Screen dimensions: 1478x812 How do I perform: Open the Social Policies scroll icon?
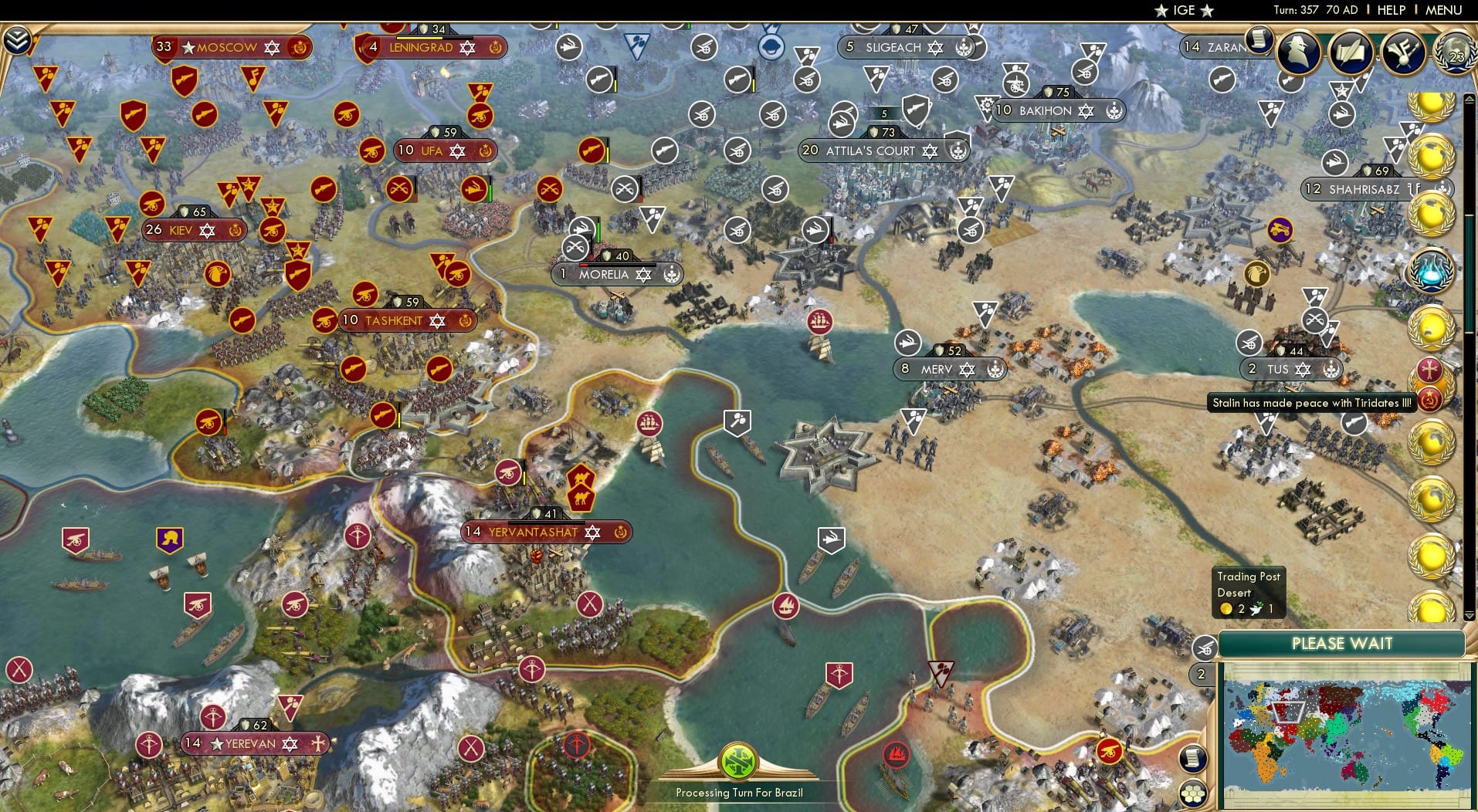tap(1351, 52)
